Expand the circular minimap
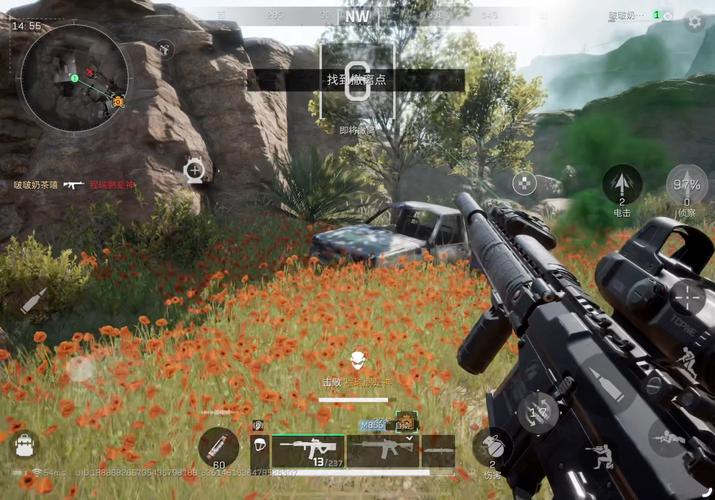Screen dimensions: 715x500 pyautogui.click(x=76, y=77)
